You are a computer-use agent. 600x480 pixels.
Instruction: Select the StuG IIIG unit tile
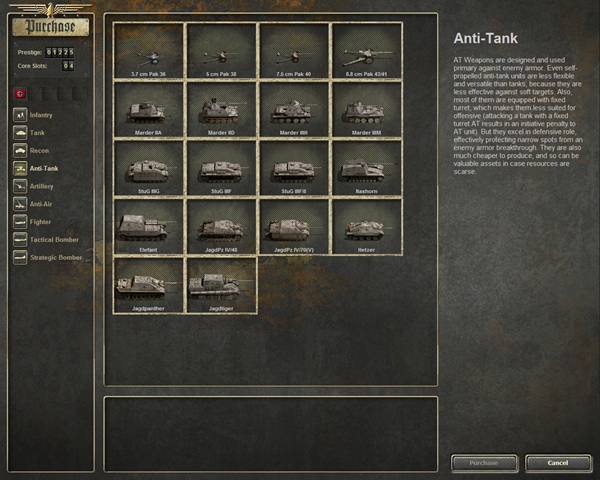tap(149, 169)
